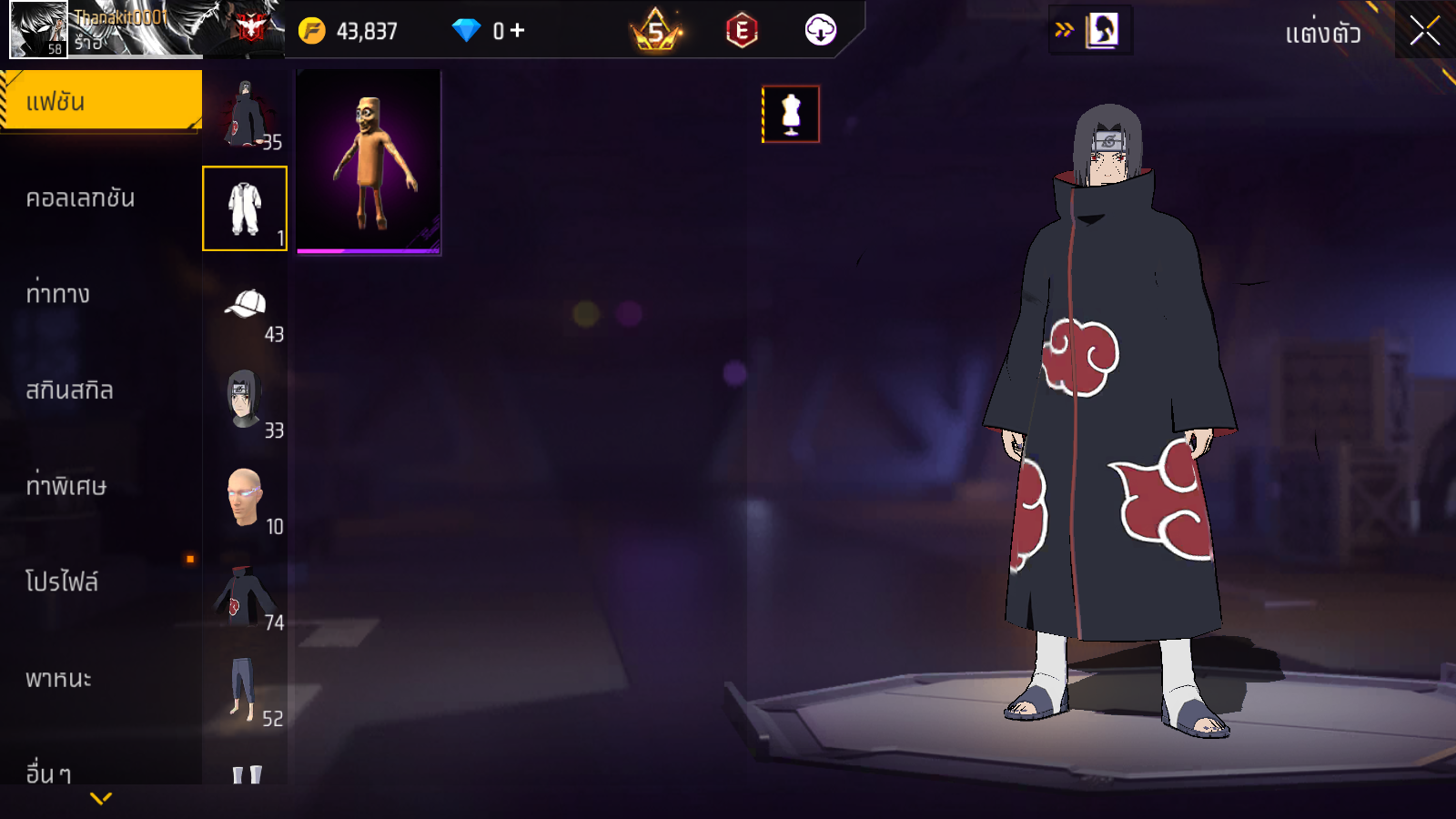
Task: Switch to the พาหนะ (Vehicles) tab
Action: pyautogui.click(x=59, y=679)
